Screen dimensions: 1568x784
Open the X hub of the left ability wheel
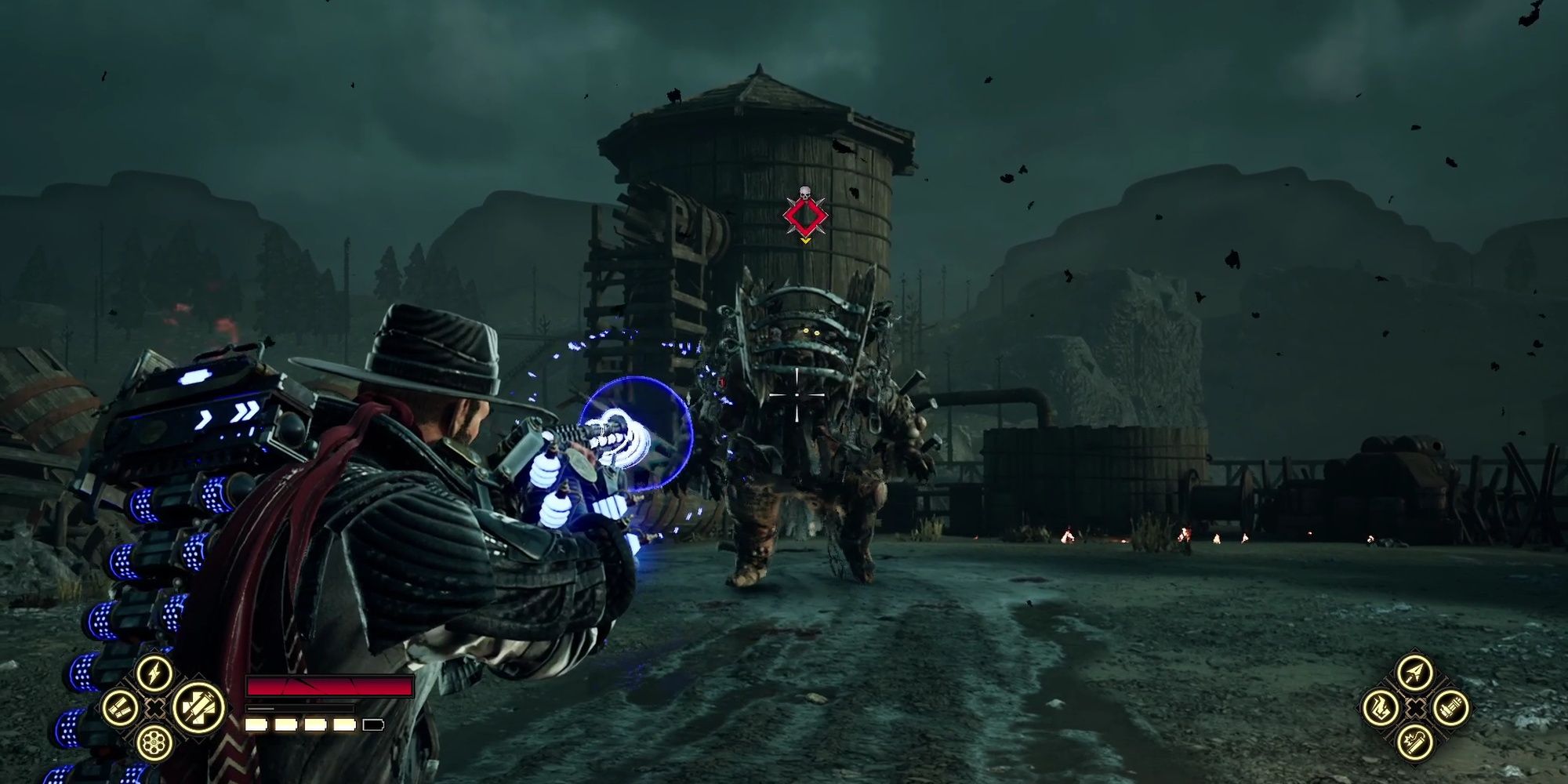pos(154,708)
